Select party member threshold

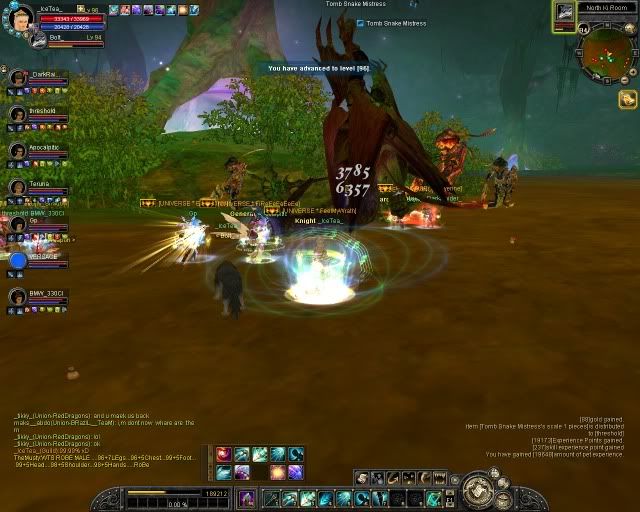tap(17, 114)
